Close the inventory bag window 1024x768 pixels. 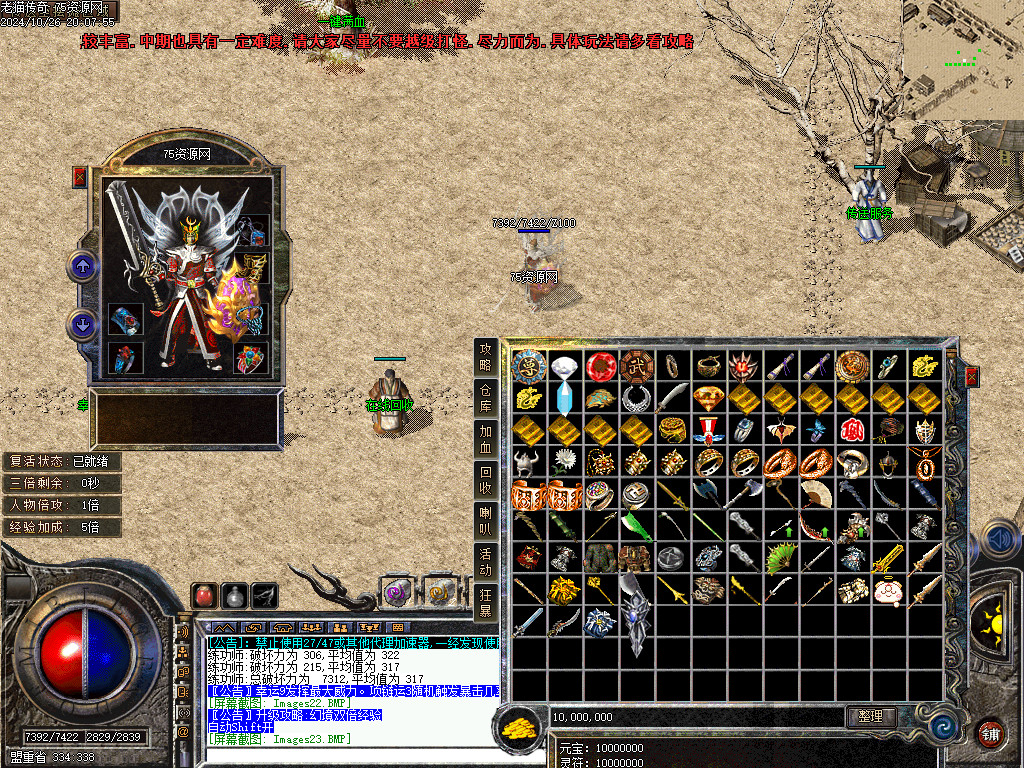[971, 377]
